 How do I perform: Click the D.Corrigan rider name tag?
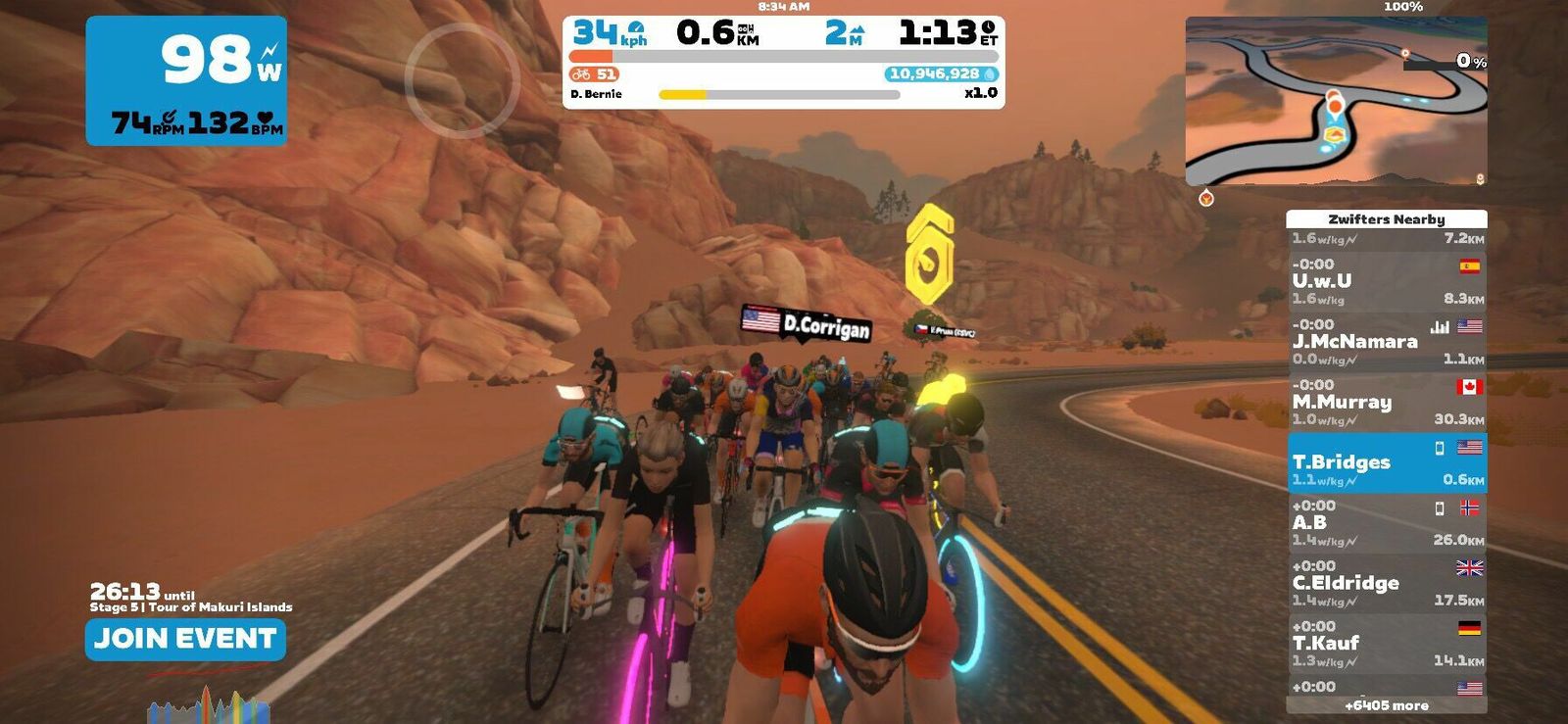coord(807,324)
